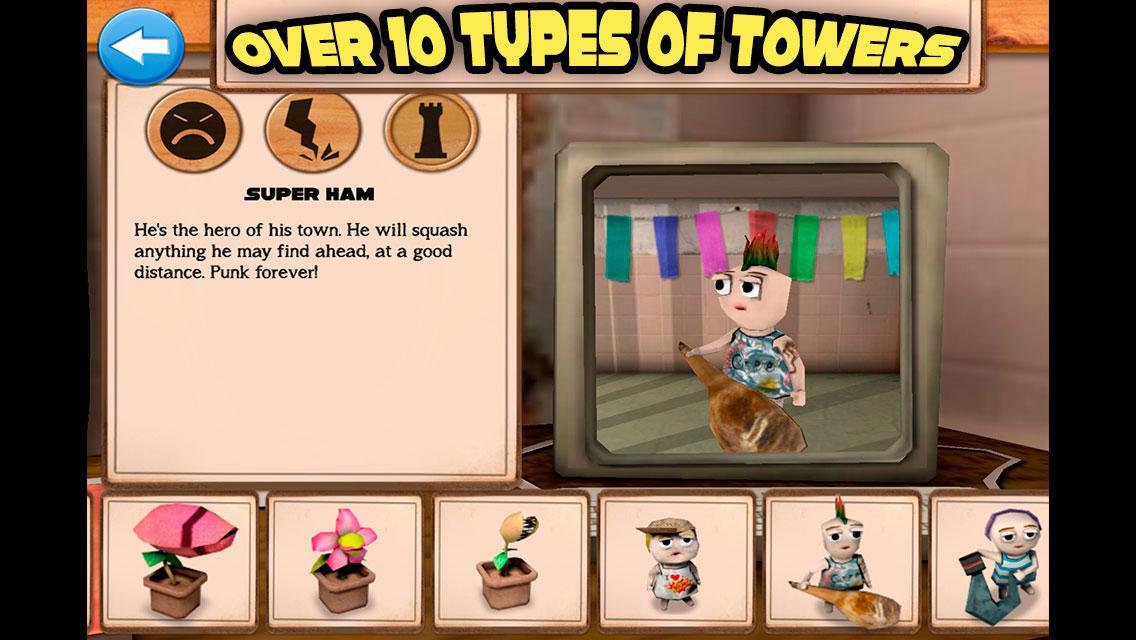Switch to the chess rook towers tab

click(431, 131)
